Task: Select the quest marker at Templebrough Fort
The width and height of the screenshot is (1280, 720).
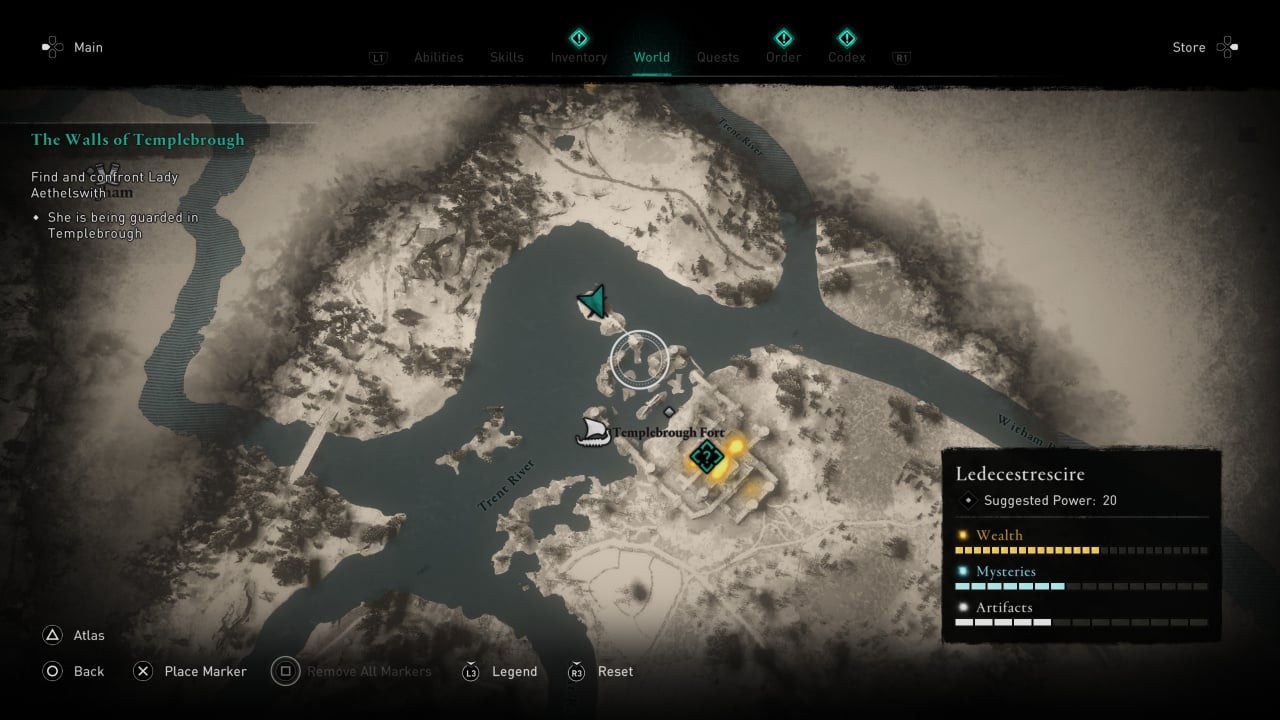Action: [x=706, y=458]
